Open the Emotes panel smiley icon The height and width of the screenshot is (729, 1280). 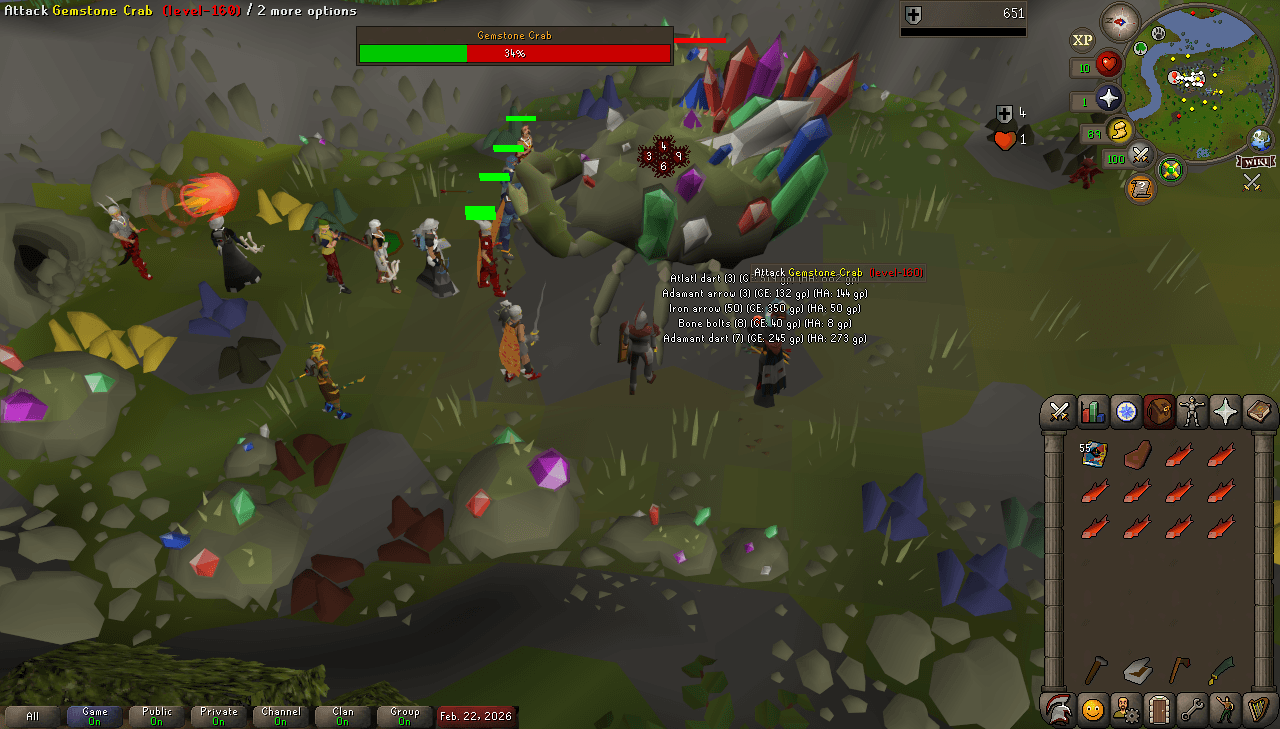[1092, 710]
